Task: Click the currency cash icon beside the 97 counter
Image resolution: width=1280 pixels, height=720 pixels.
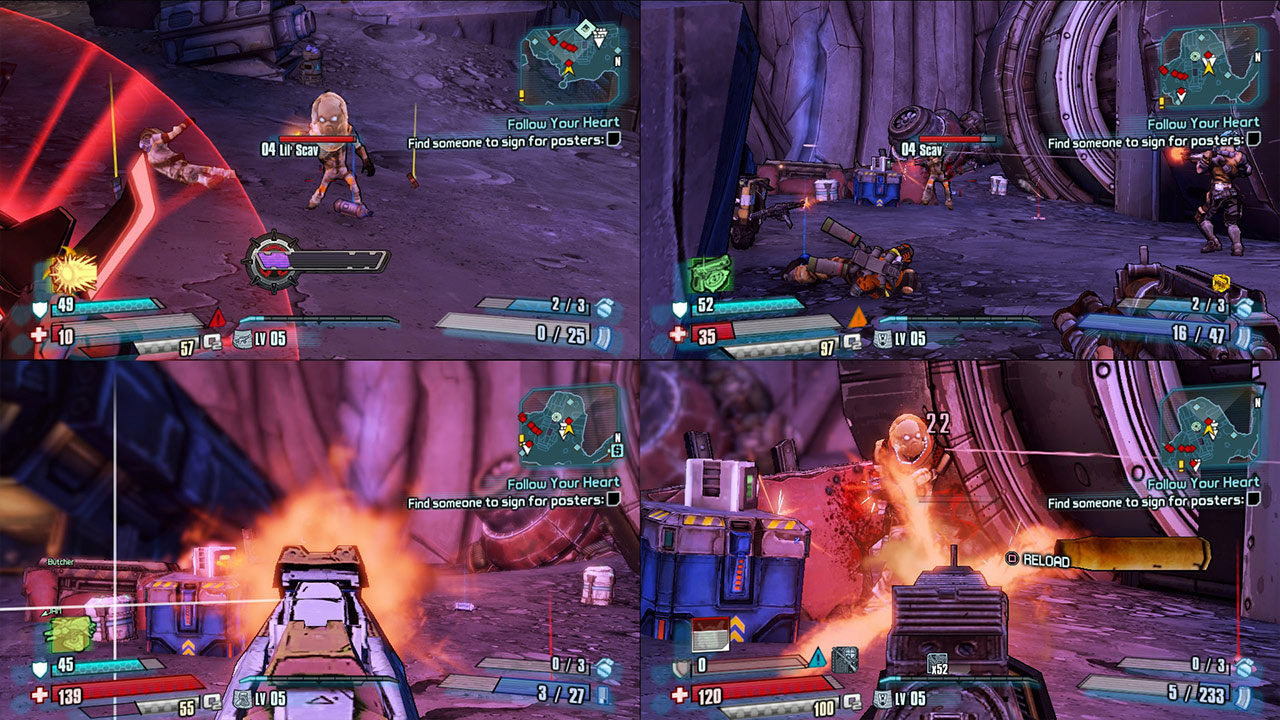Action: tap(850, 344)
